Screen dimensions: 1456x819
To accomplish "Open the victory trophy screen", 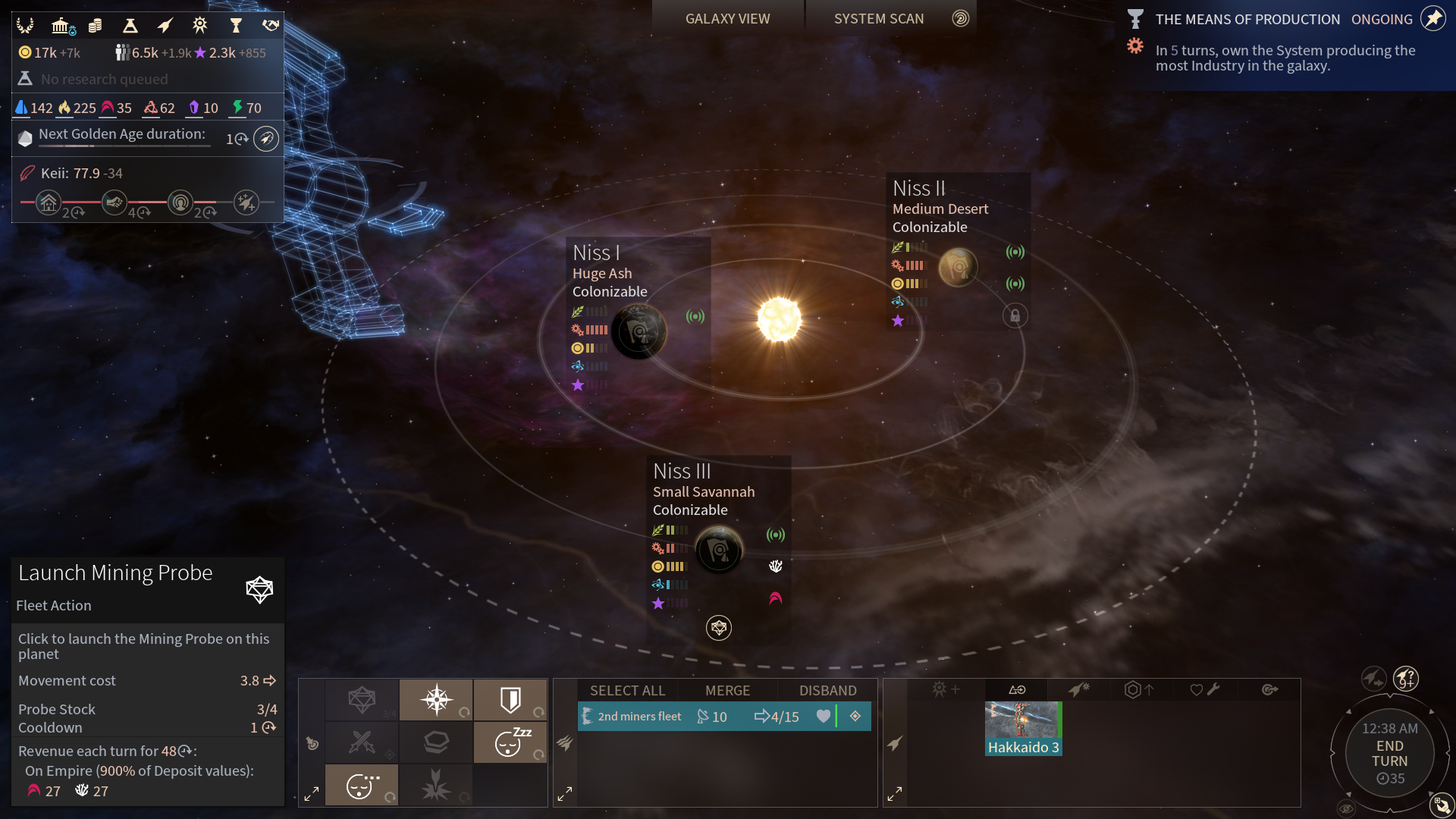I will point(236,26).
